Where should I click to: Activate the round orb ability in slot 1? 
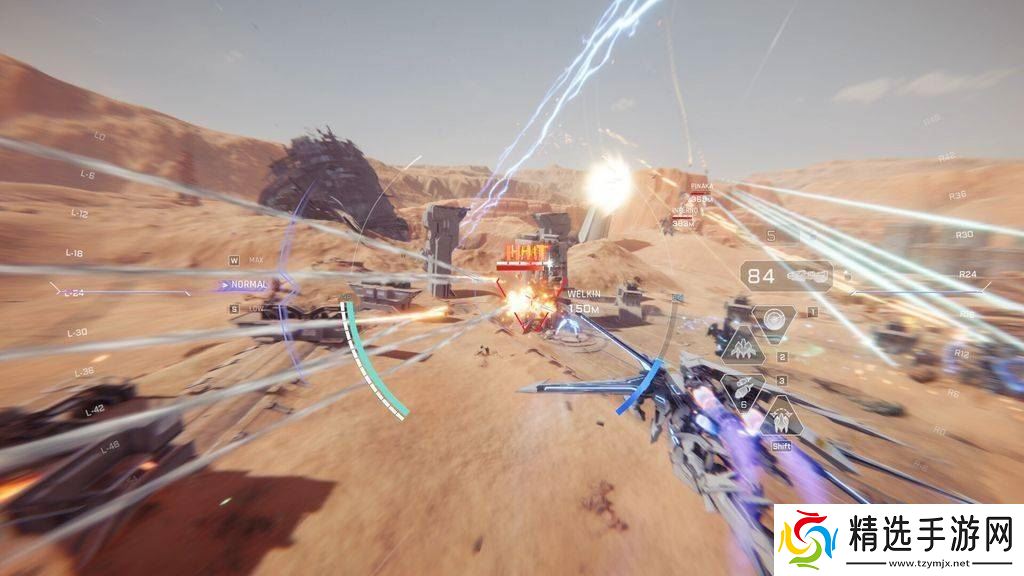pos(773,321)
